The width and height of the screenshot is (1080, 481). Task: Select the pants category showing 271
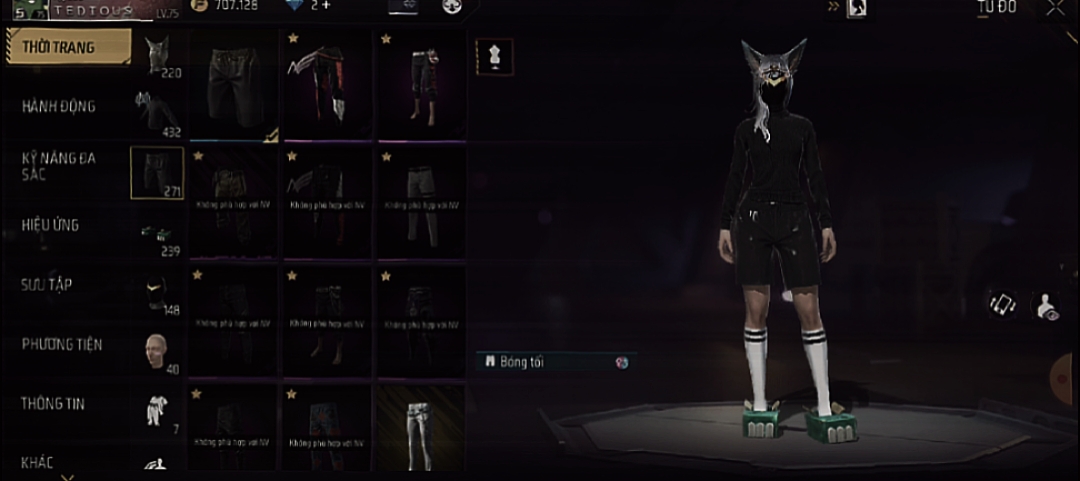coord(157,173)
